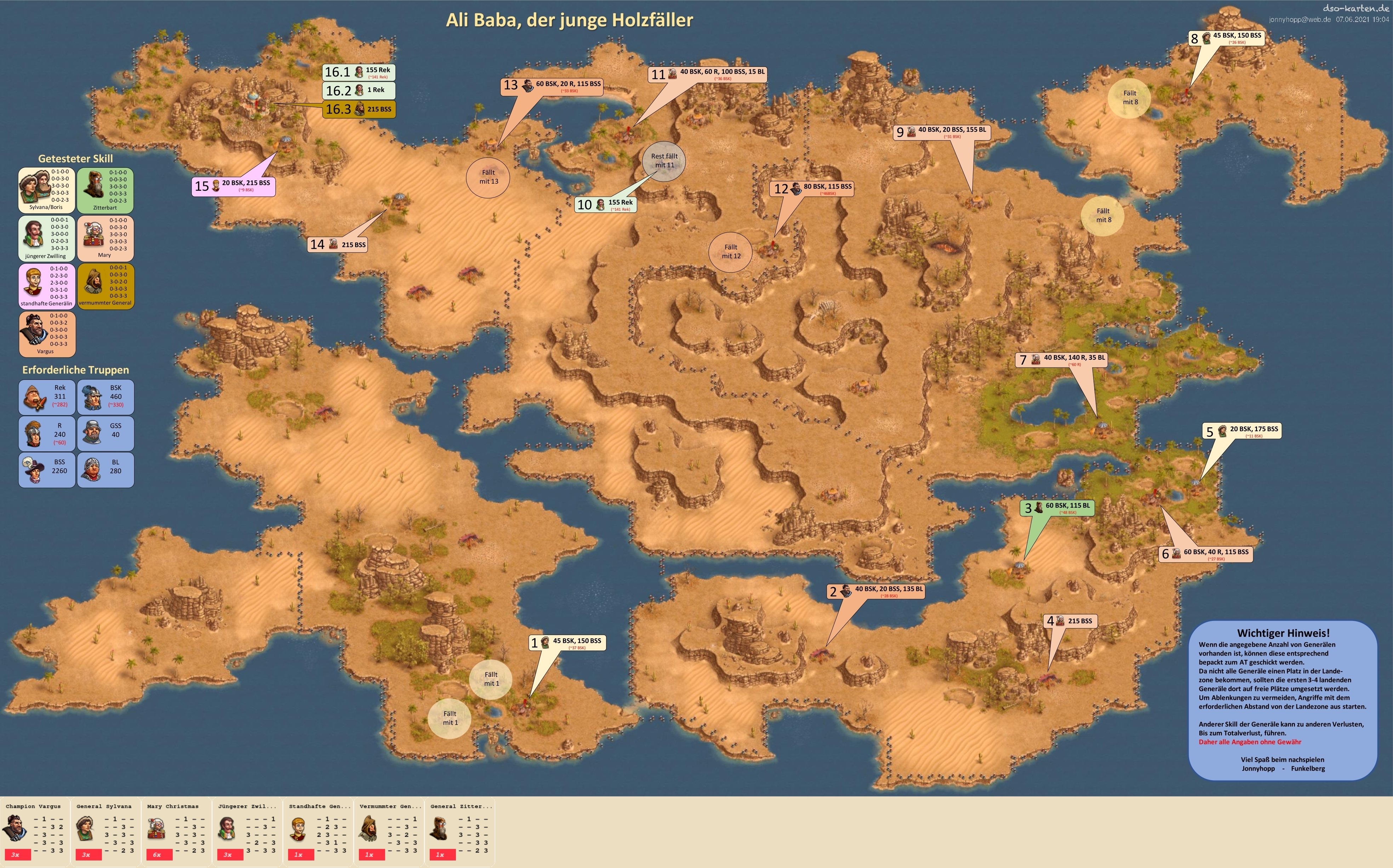
Task: Show the vermummter General skill panel
Action: click(105, 286)
